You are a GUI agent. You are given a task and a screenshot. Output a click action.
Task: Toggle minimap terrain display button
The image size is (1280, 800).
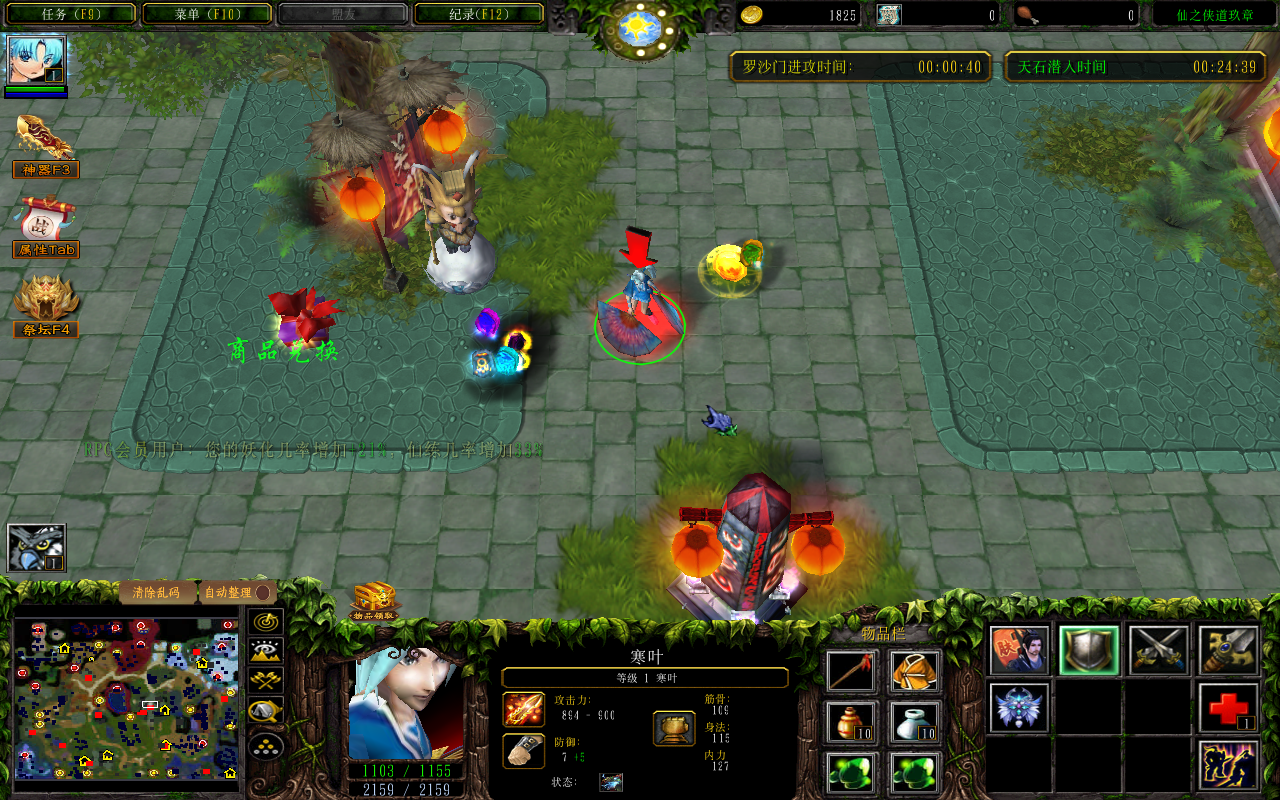(x=266, y=652)
